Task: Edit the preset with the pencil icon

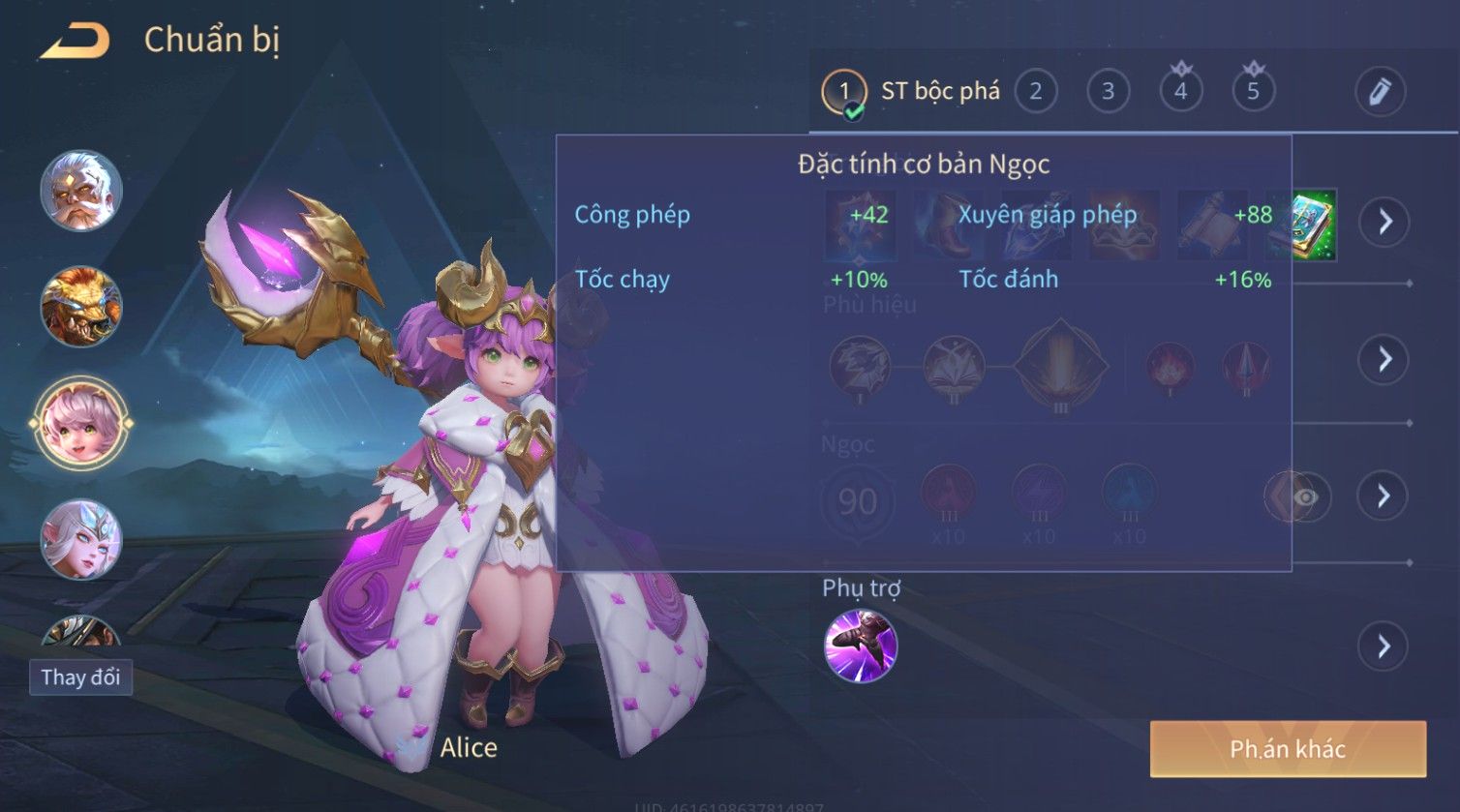Action: pos(1379,92)
